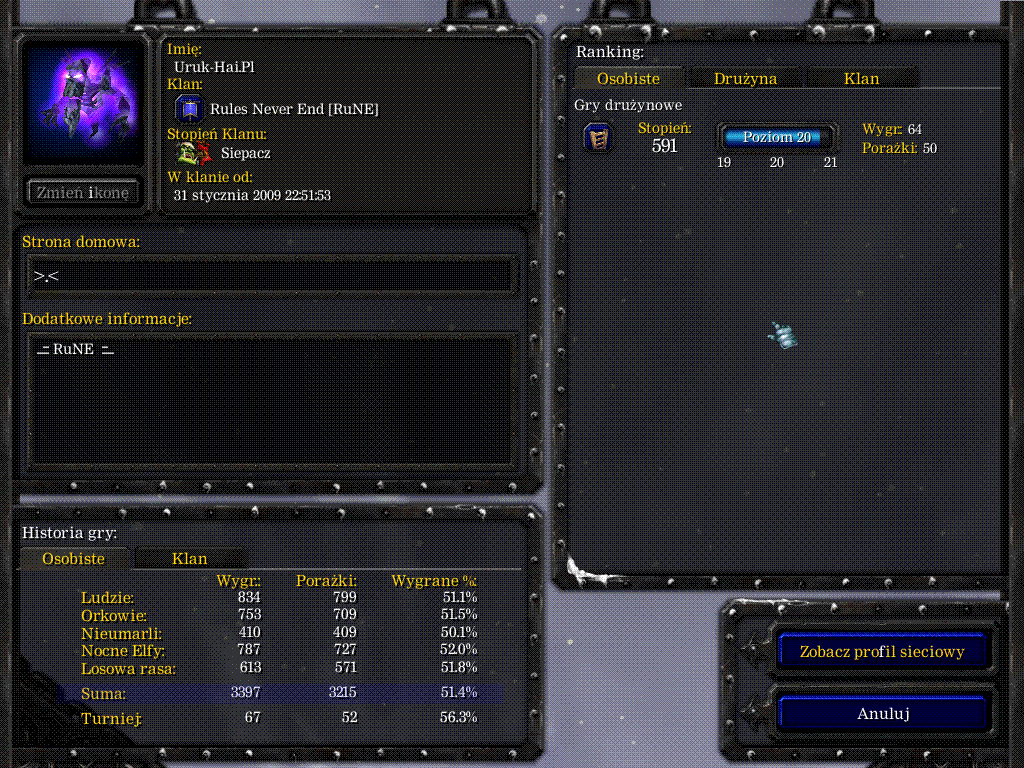Click the Siepacz clan rank icon

coord(190,153)
